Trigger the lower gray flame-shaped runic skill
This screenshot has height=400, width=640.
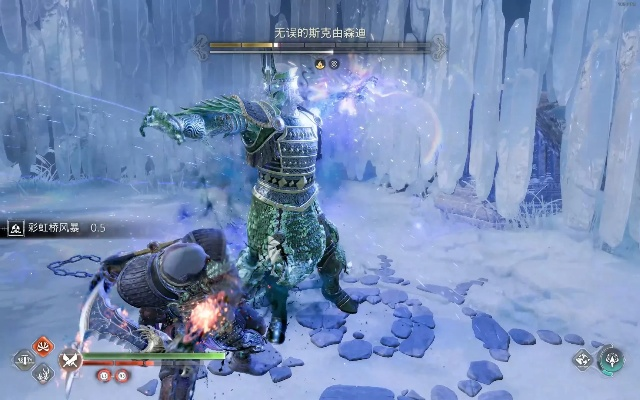click(x=42, y=373)
